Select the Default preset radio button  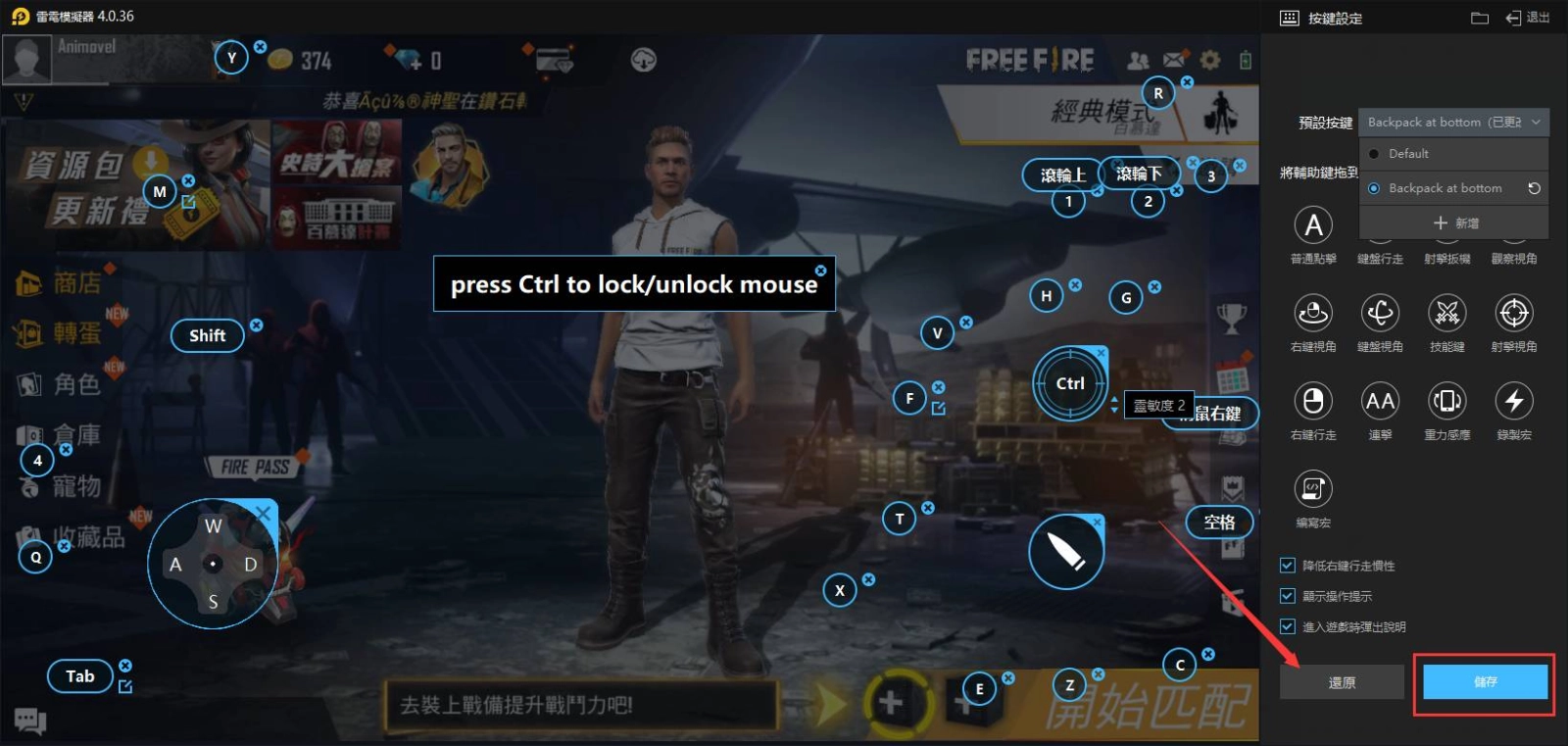[1376, 153]
